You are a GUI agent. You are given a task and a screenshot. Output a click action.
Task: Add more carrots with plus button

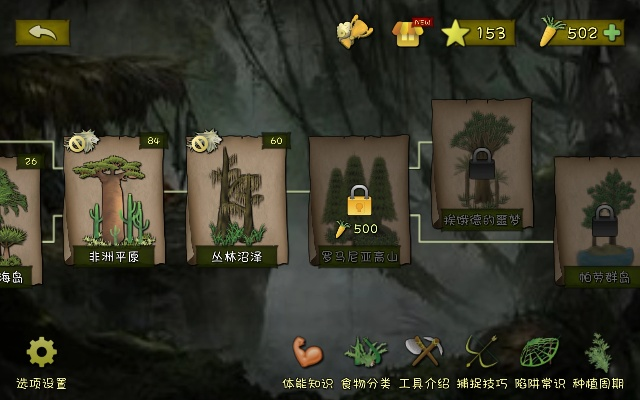[612, 33]
